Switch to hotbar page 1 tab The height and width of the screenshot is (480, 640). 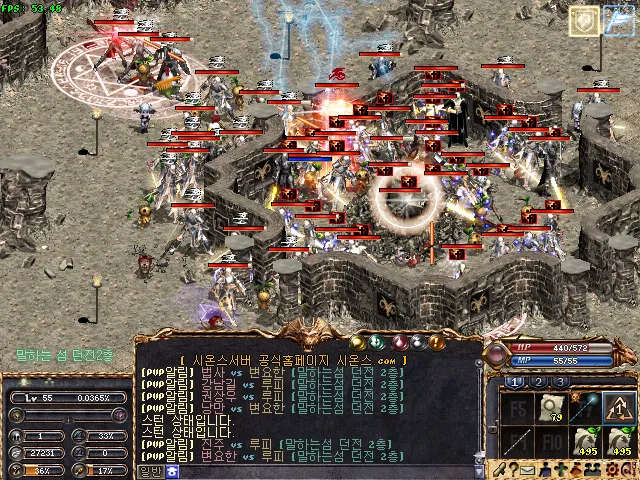(x=514, y=382)
